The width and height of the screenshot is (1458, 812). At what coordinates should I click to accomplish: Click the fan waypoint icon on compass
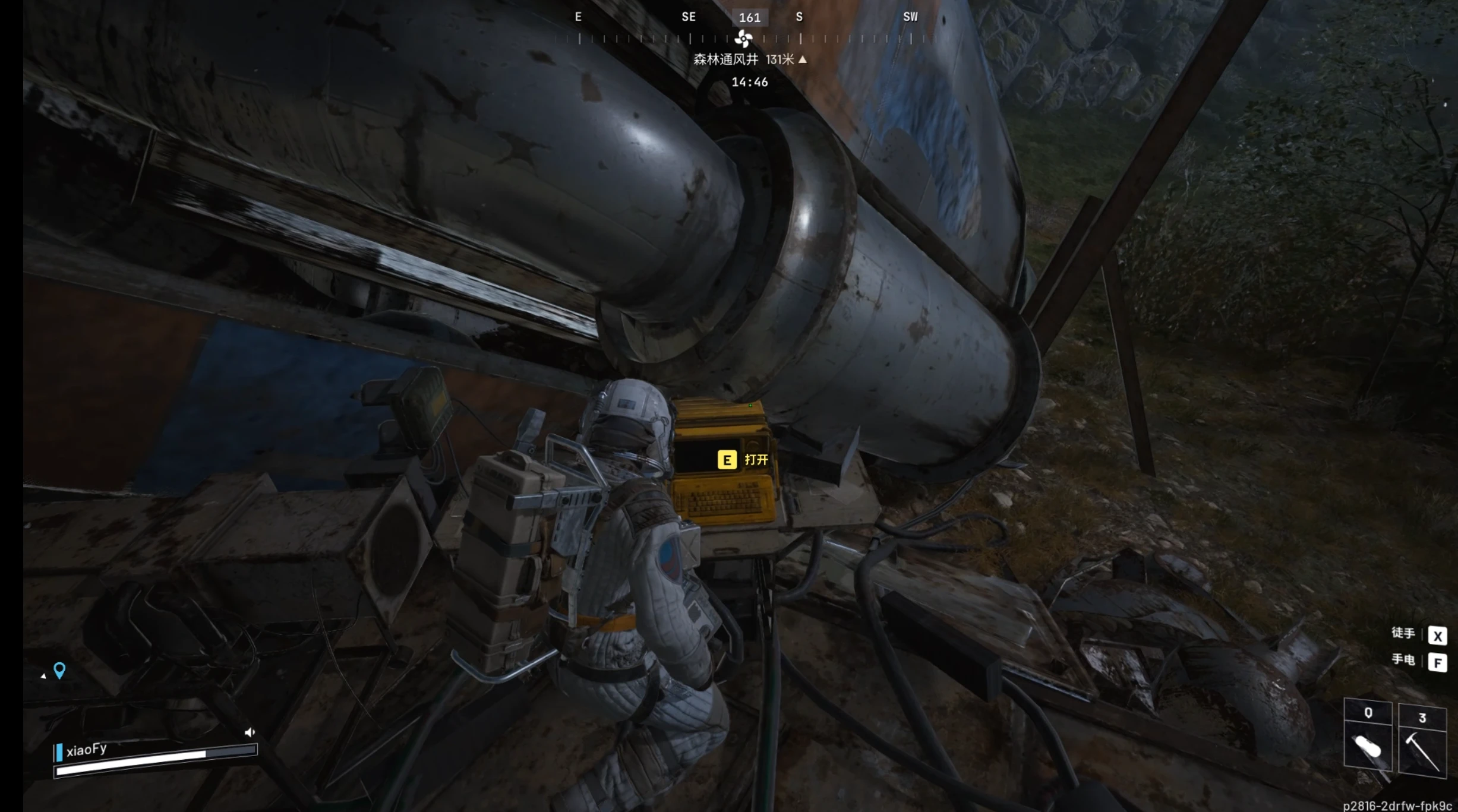743,39
